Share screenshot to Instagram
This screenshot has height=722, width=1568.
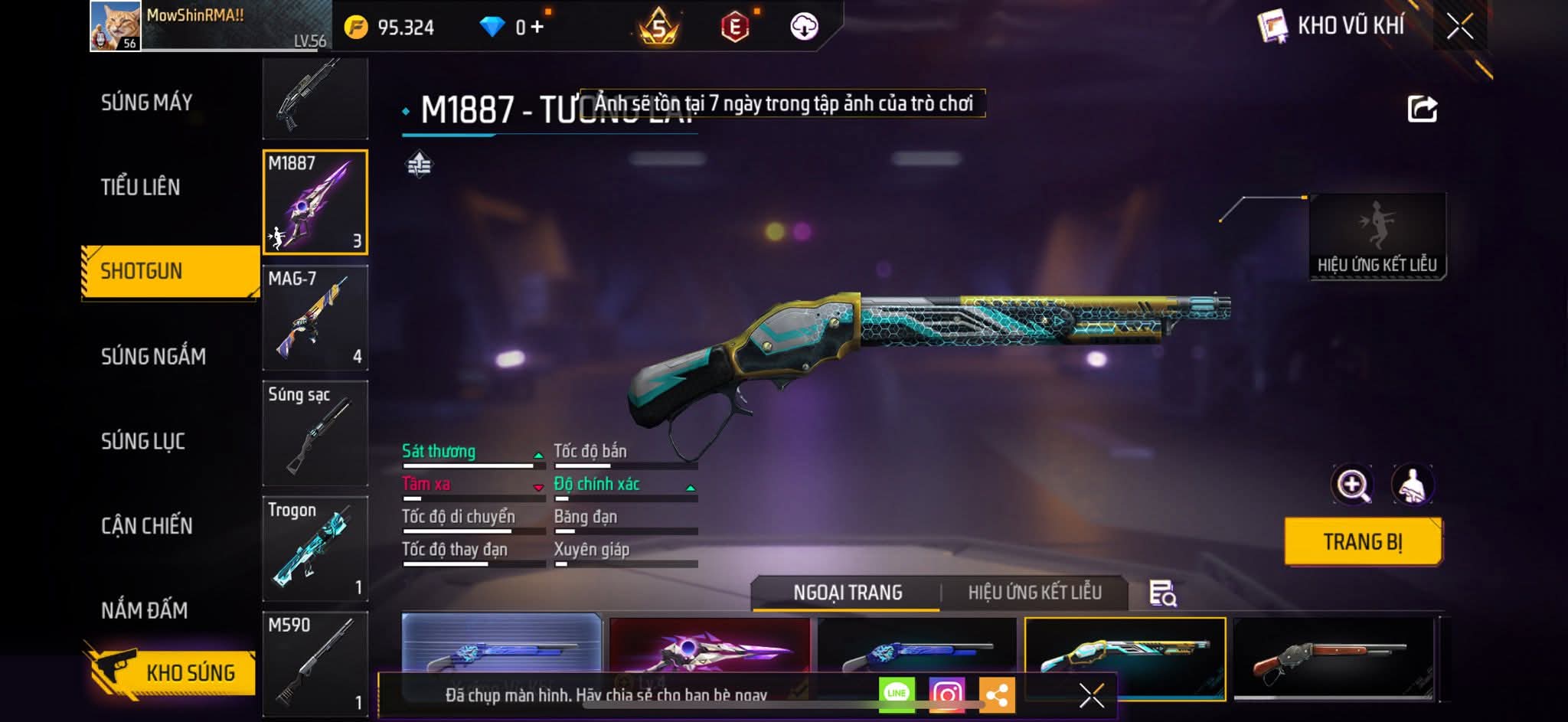point(946,694)
